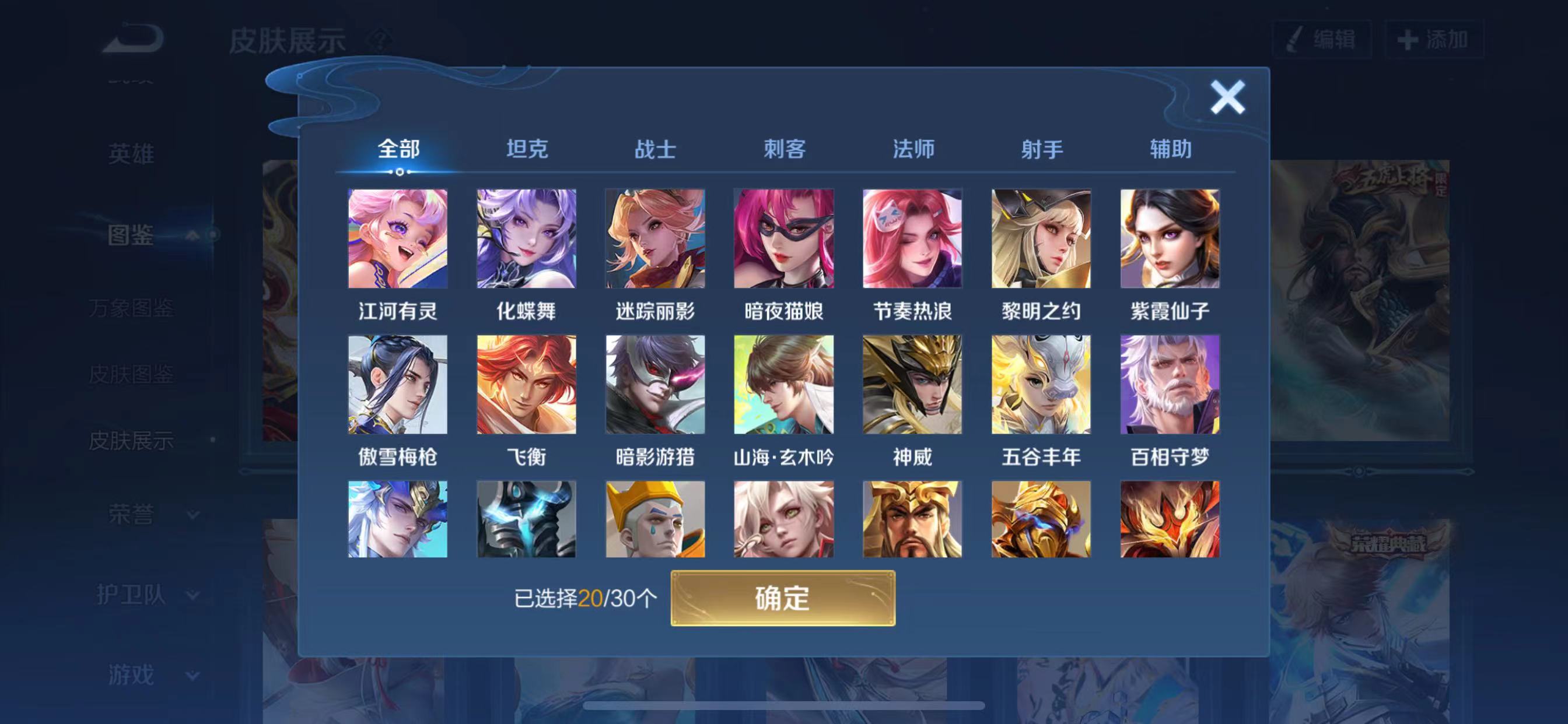Select the 紫霞仙子 skin portrait
Screen dimensions: 1568x724
[1170, 239]
